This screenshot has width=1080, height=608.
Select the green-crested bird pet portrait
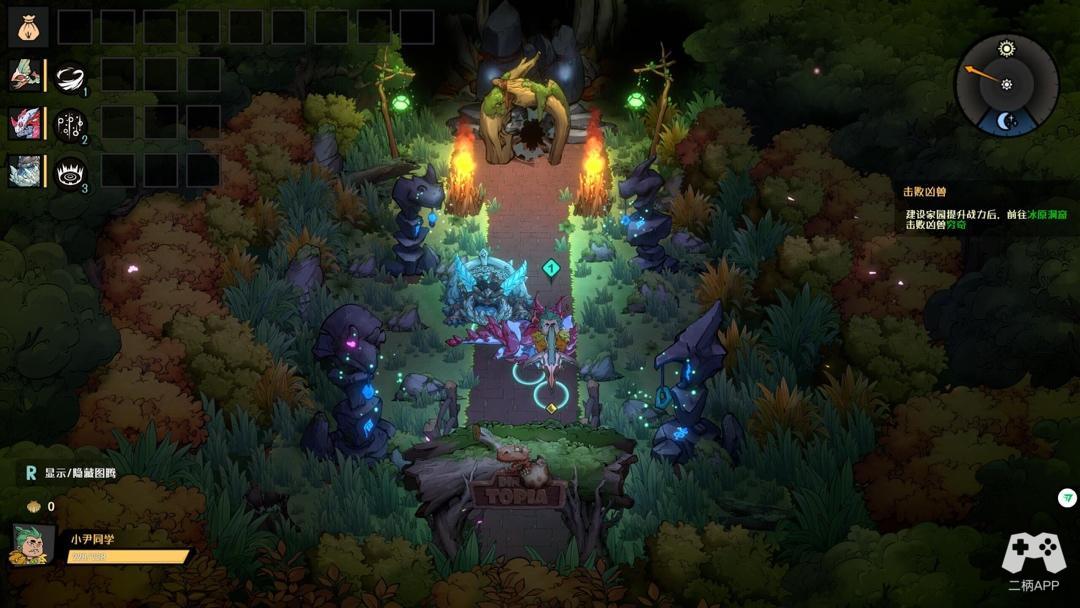tap(25, 75)
